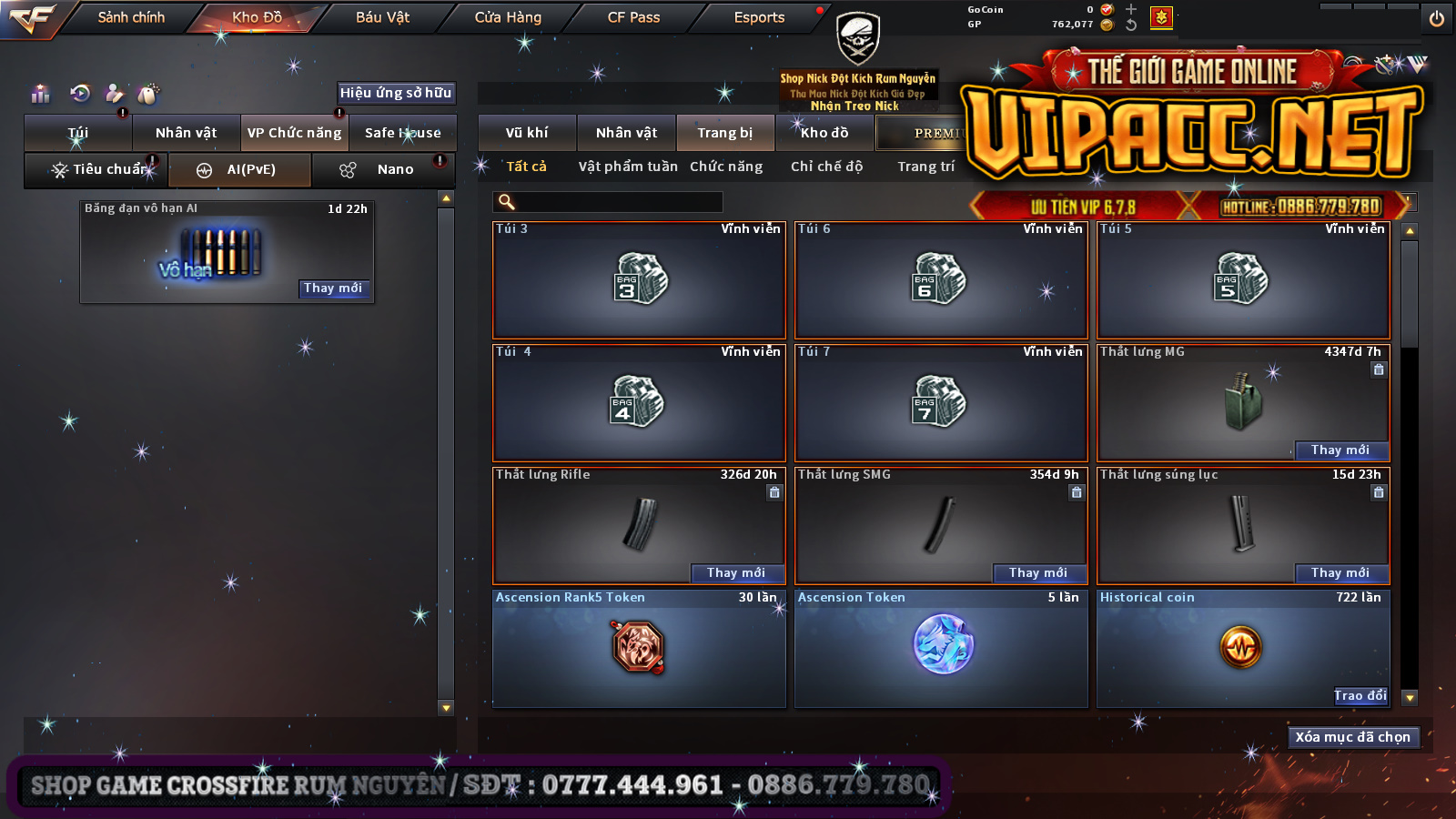The width and height of the screenshot is (1456, 819).
Task: Open the Cửa Hàng shop
Action: (508, 17)
